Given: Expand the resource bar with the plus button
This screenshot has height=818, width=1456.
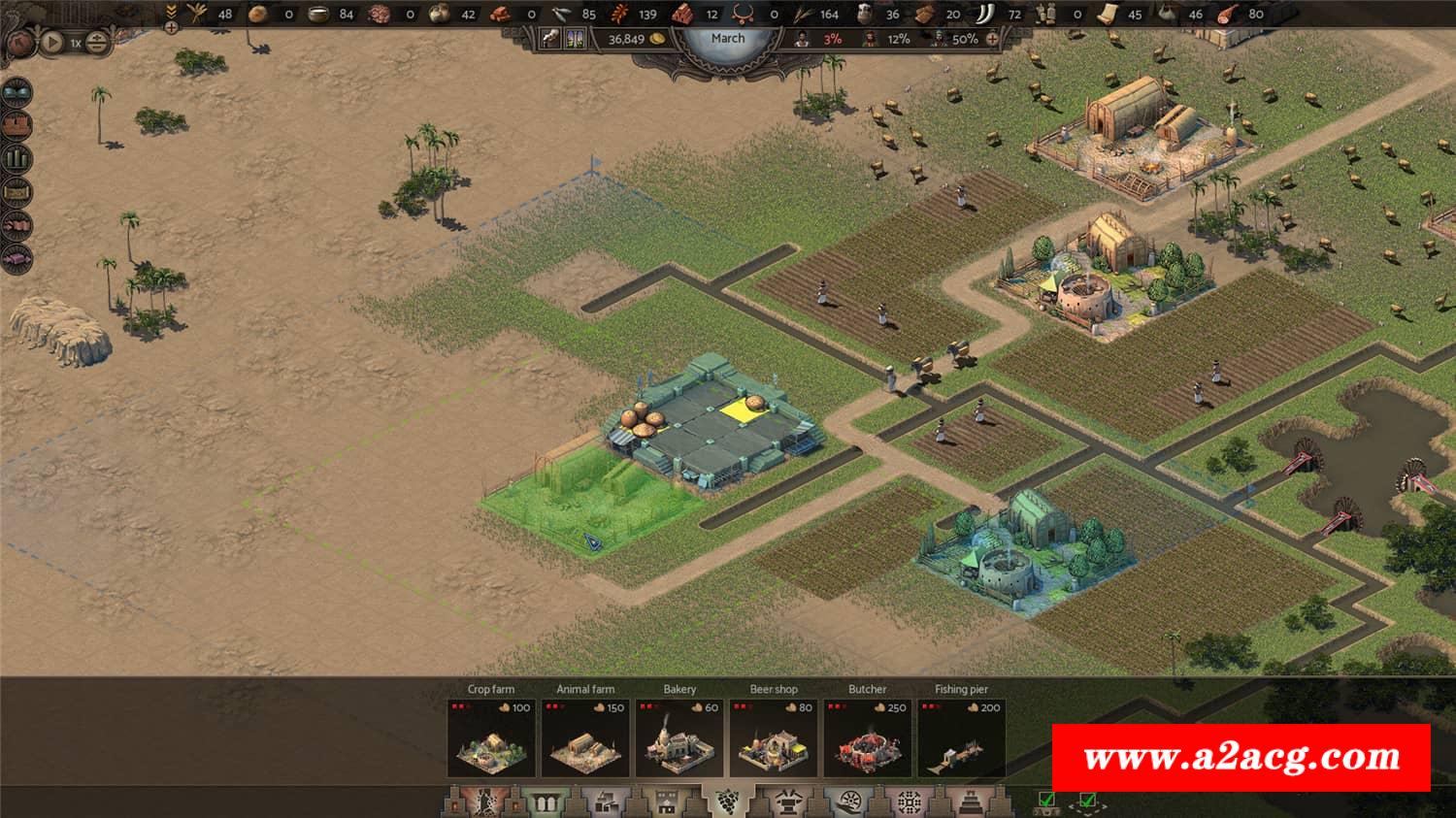Looking at the screenshot, I should 172,27.
